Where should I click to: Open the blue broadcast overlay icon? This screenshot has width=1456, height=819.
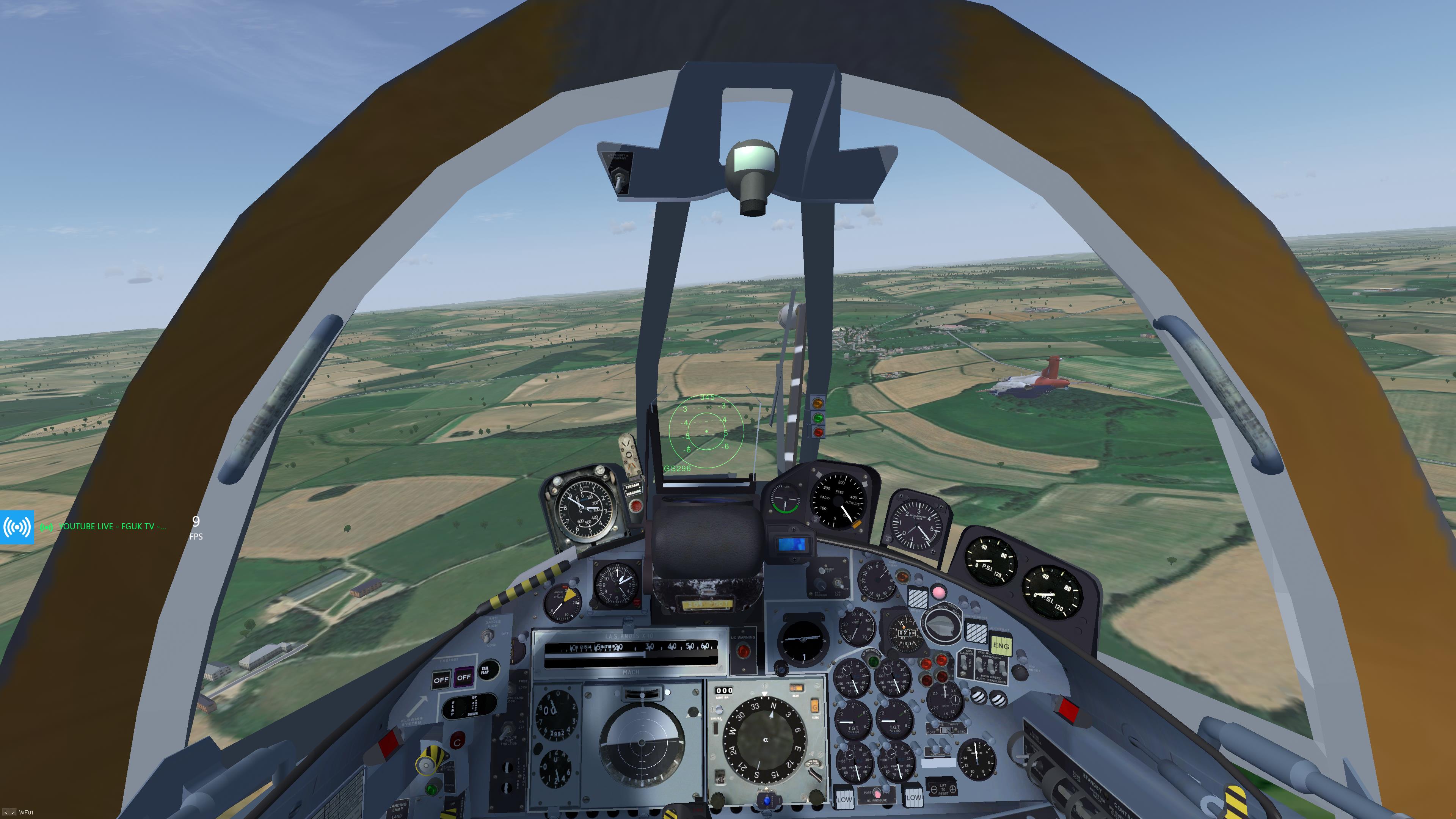pos(17,527)
